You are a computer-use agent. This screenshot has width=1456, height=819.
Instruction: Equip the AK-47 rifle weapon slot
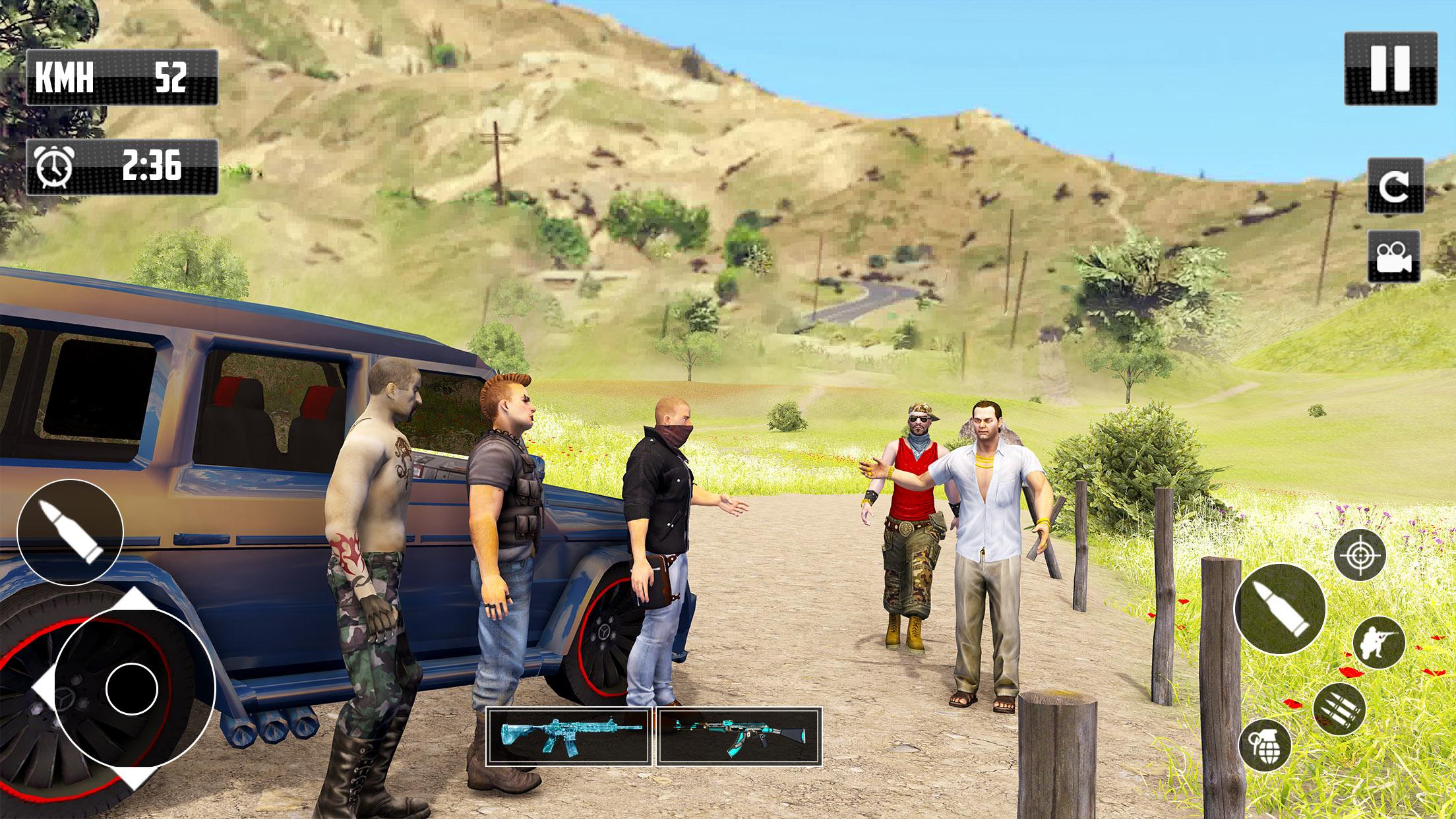click(x=739, y=737)
